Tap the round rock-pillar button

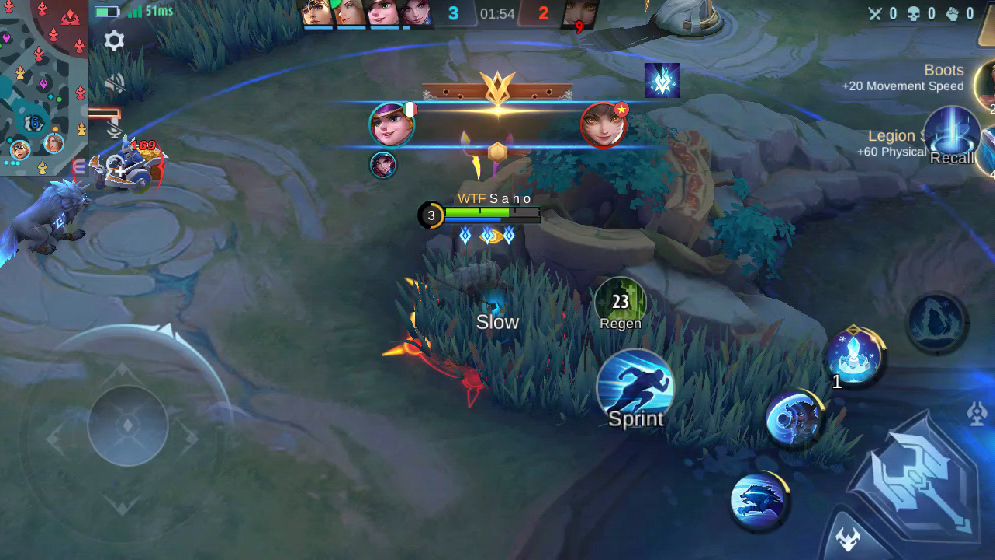tap(936, 321)
